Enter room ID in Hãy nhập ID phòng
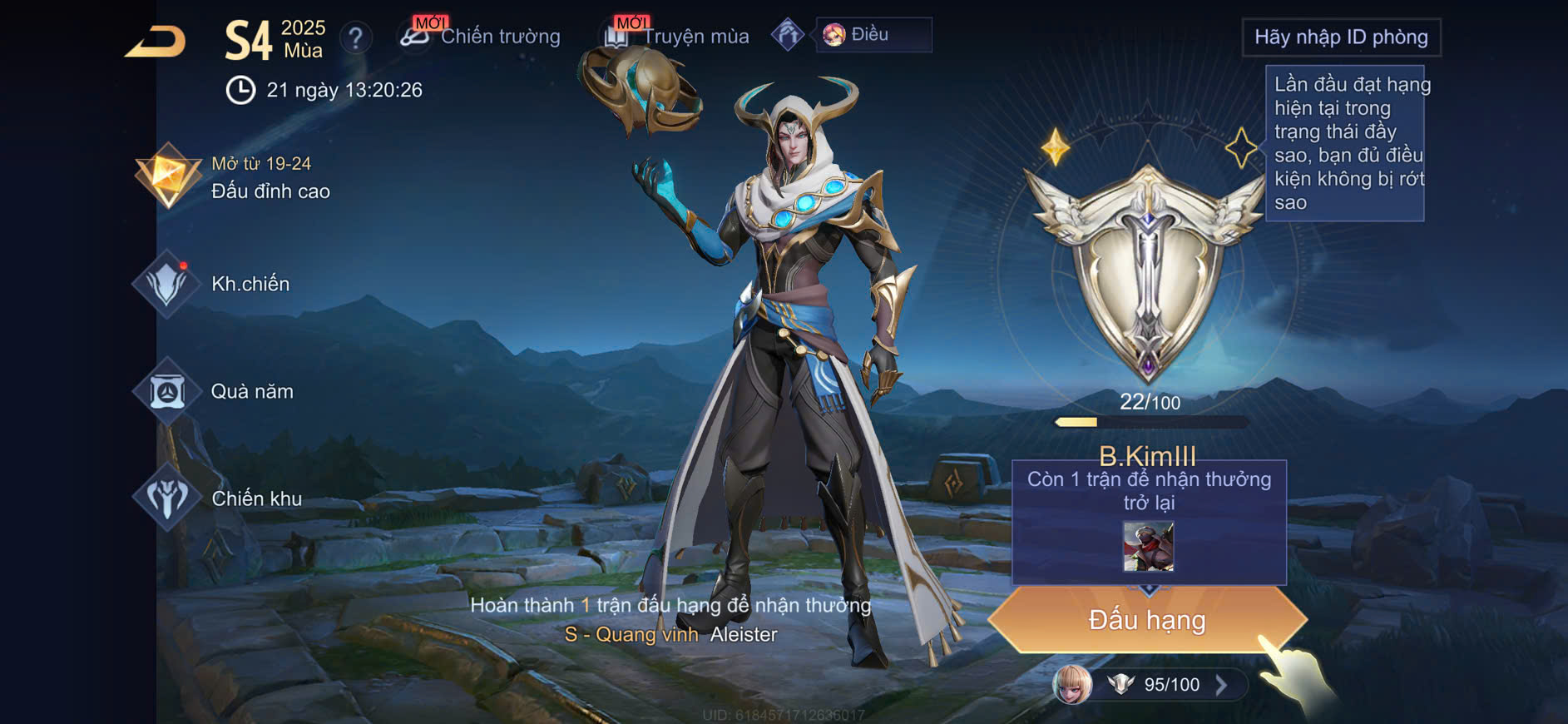The height and width of the screenshot is (724, 1568). 1340,37
